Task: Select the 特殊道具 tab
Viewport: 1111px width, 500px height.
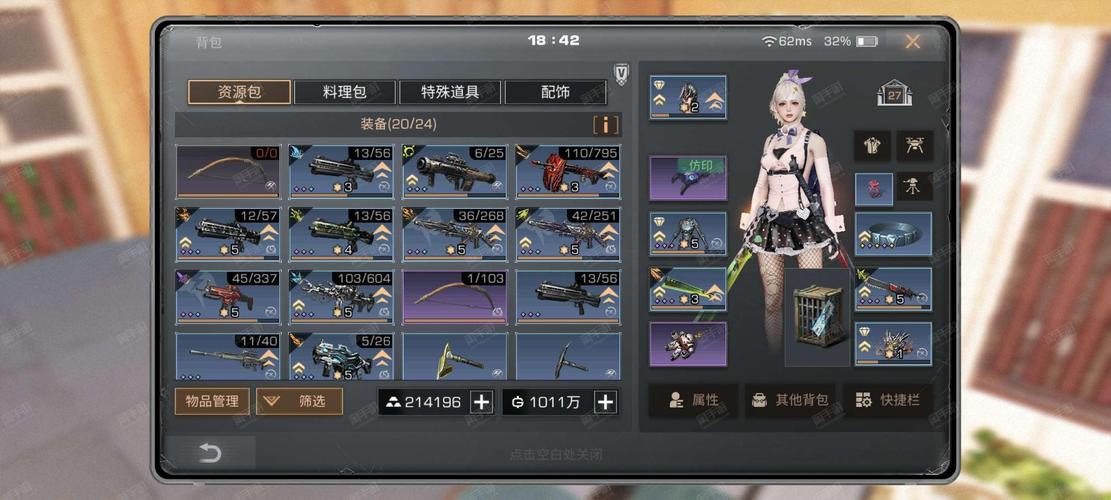Action: 450,92
